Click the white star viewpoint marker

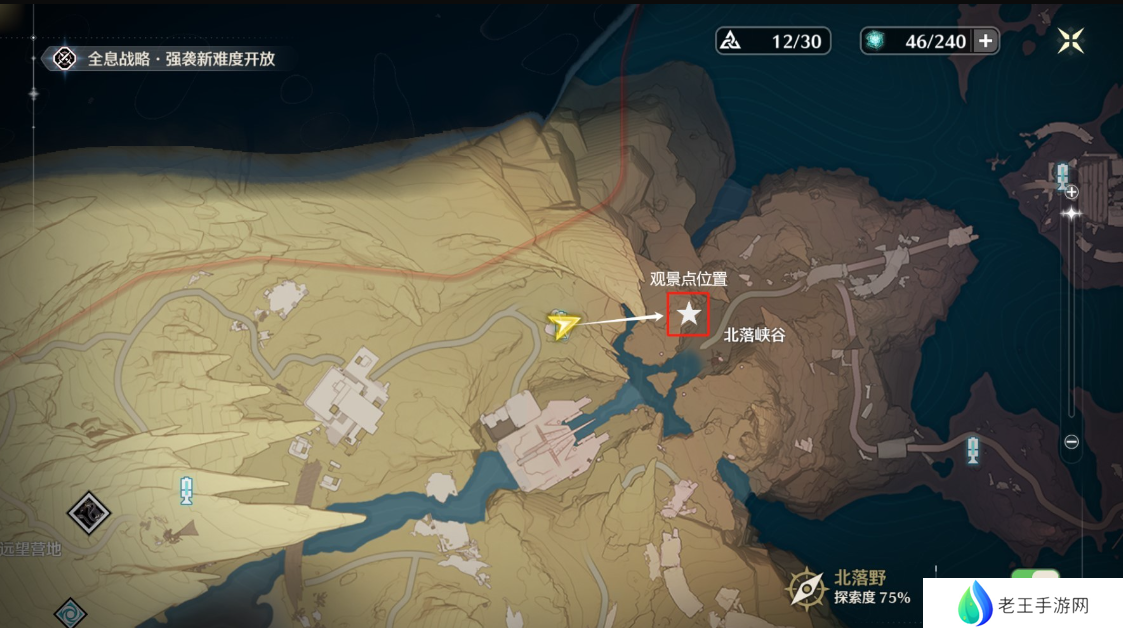click(x=688, y=315)
